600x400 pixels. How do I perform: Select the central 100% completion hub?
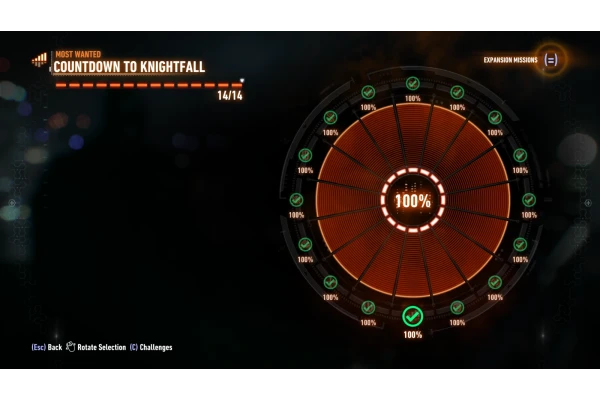tap(412, 200)
